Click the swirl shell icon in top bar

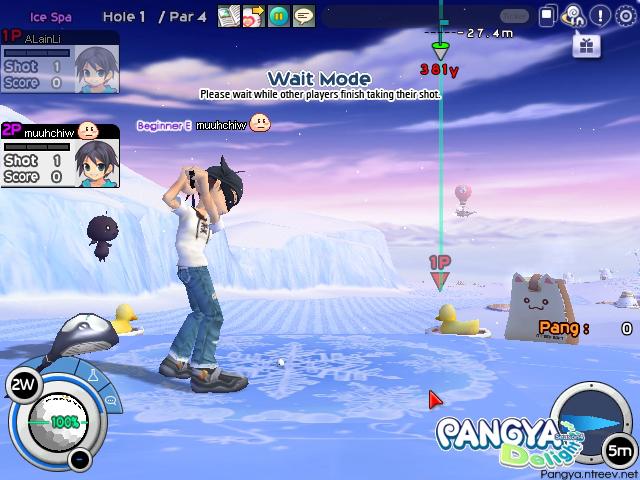click(574, 16)
